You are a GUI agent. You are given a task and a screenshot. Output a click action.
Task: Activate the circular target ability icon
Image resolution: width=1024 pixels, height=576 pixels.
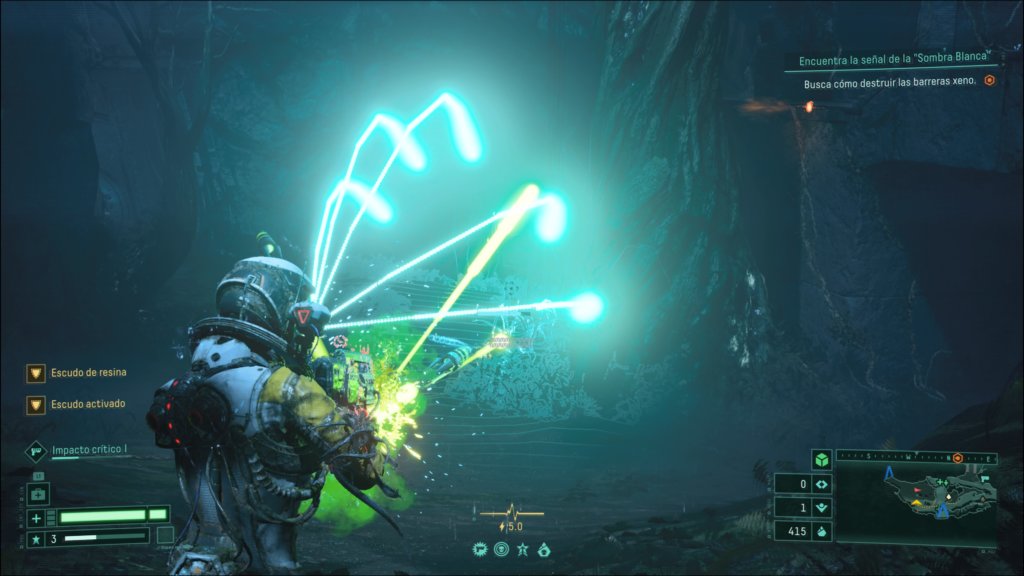pyautogui.click(x=501, y=549)
